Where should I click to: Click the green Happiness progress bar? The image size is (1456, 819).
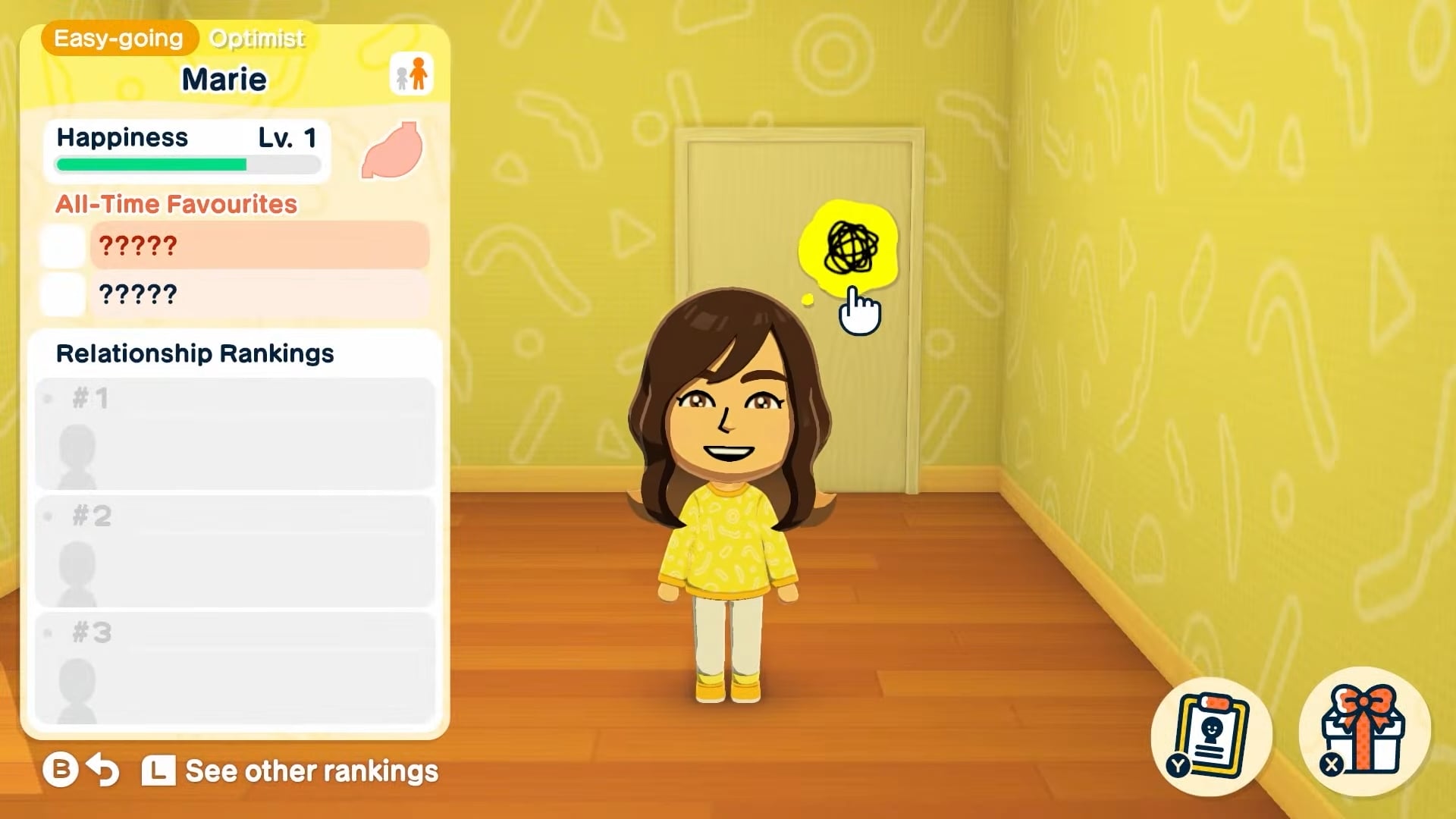(x=152, y=164)
